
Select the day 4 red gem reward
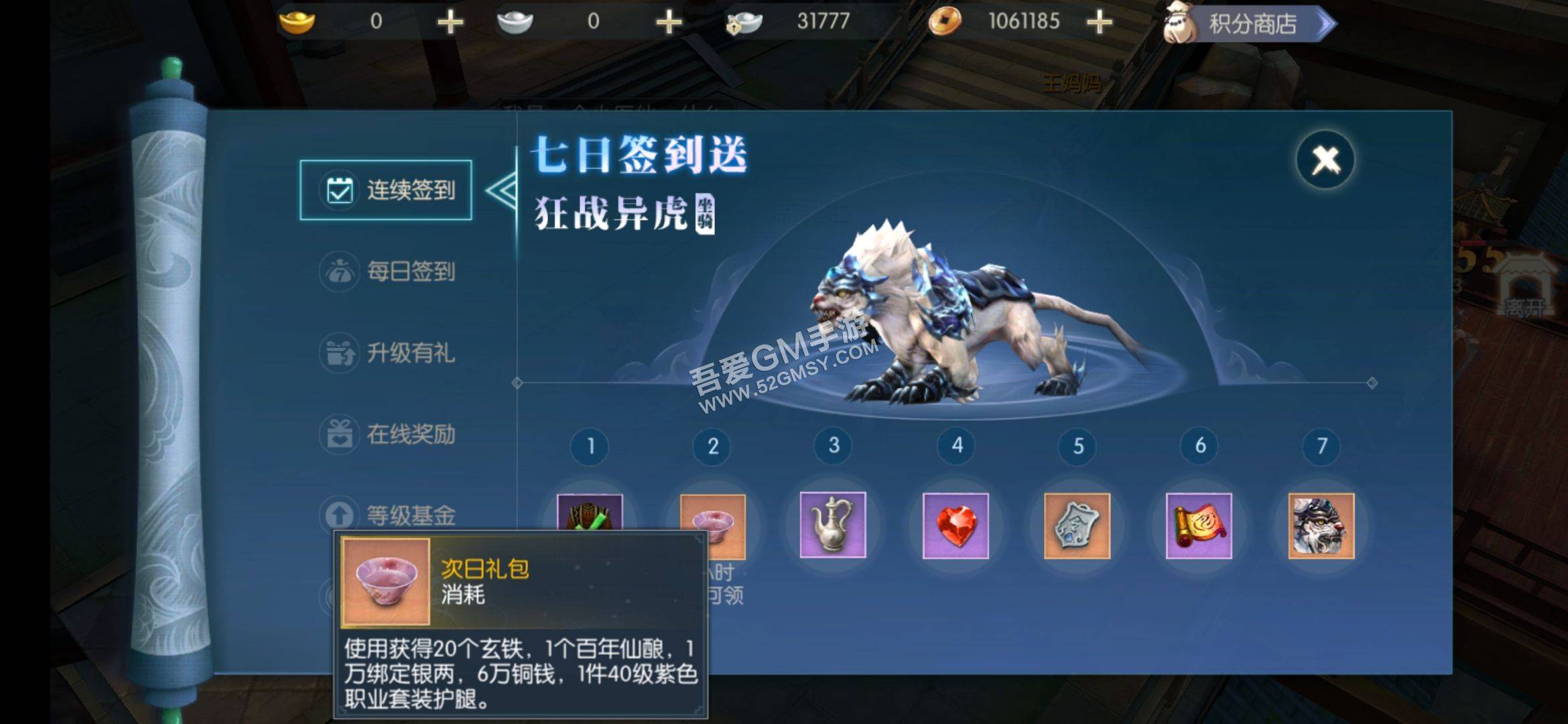(x=954, y=527)
